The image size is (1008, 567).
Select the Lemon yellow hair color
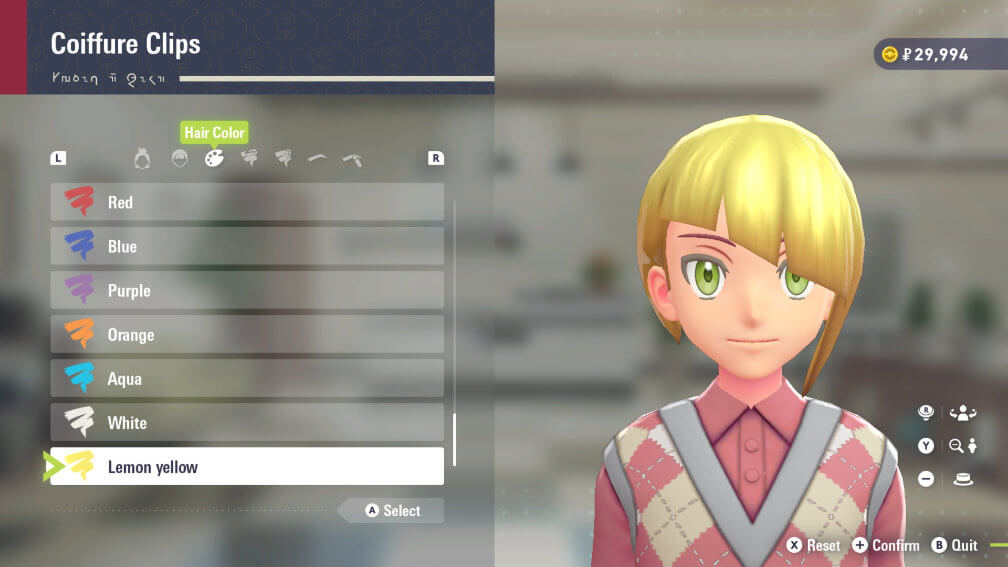(x=247, y=466)
